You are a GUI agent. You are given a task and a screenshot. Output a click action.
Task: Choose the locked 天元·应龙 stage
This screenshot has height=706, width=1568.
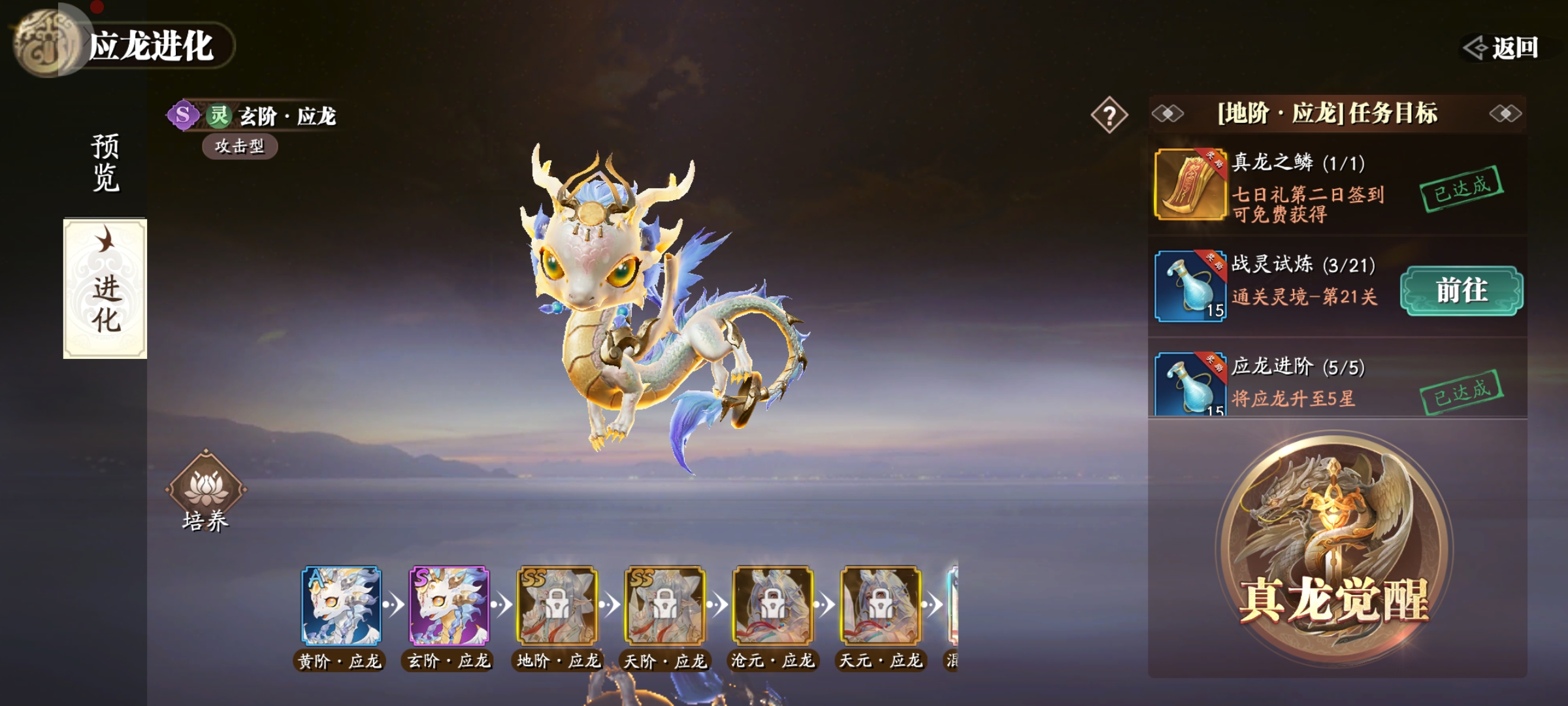click(881, 606)
